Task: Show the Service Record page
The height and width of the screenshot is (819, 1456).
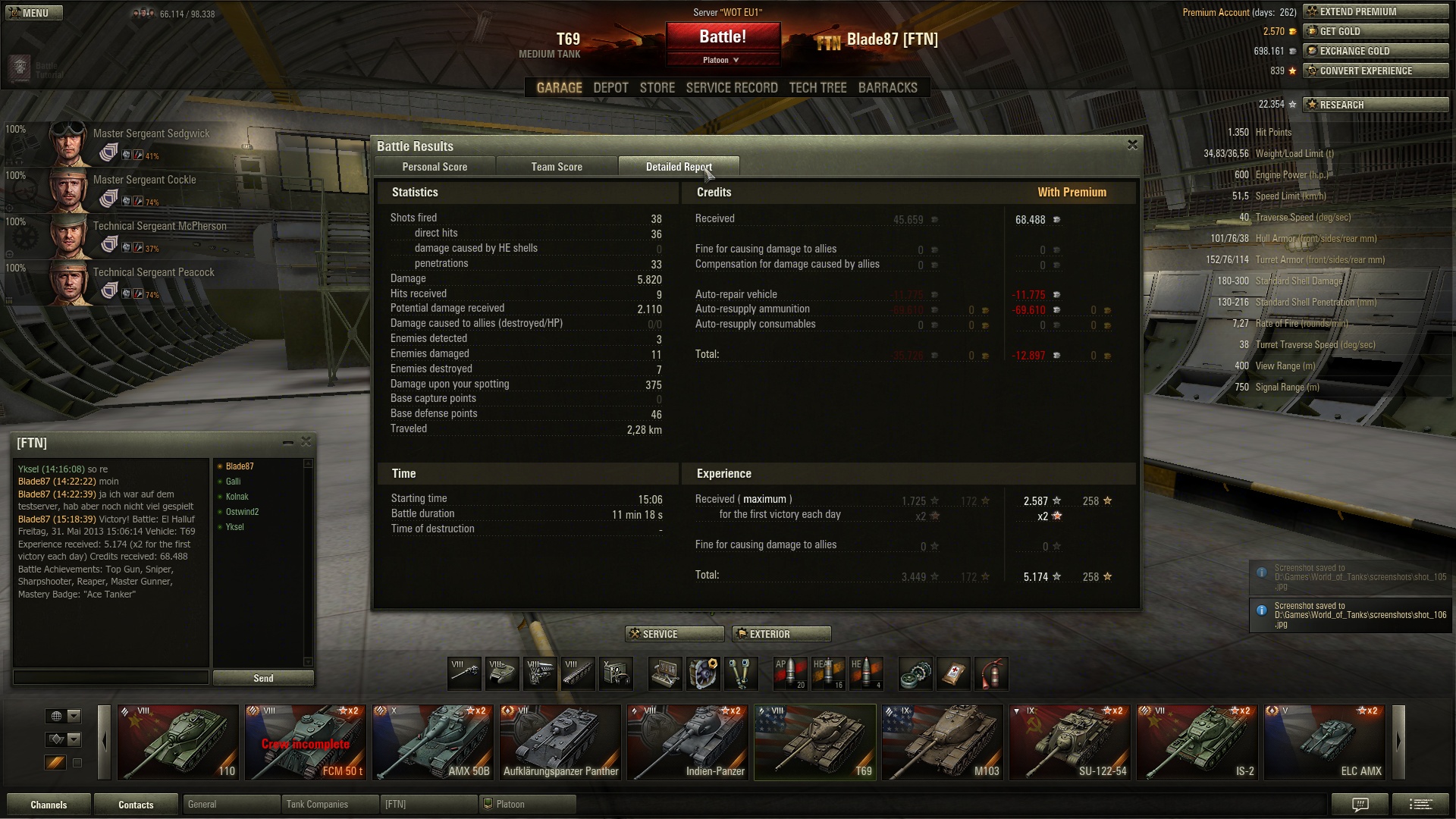Action: pos(732,88)
